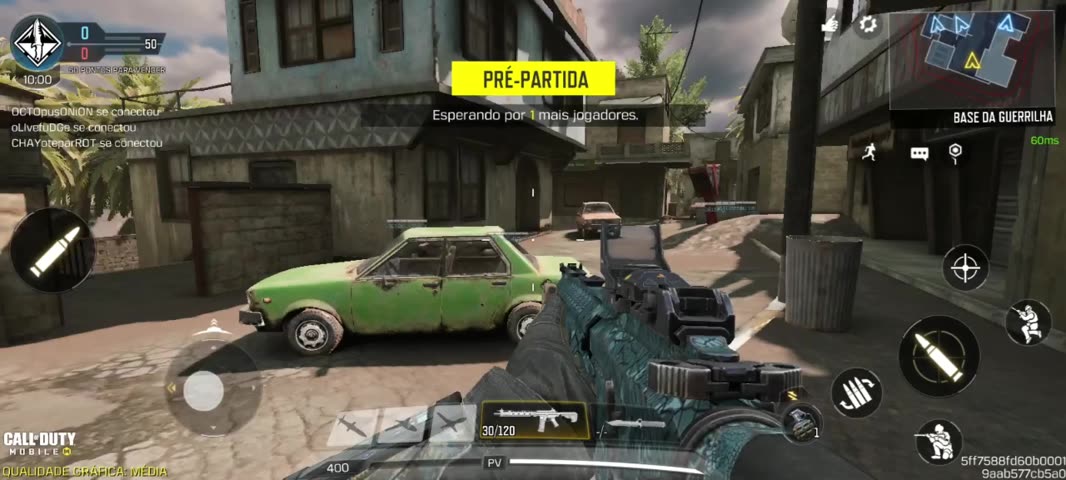Image resolution: width=1066 pixels, height=480 pixels.
Task: Toggle the running man sprint icon
Action: [x=868, y=151]
